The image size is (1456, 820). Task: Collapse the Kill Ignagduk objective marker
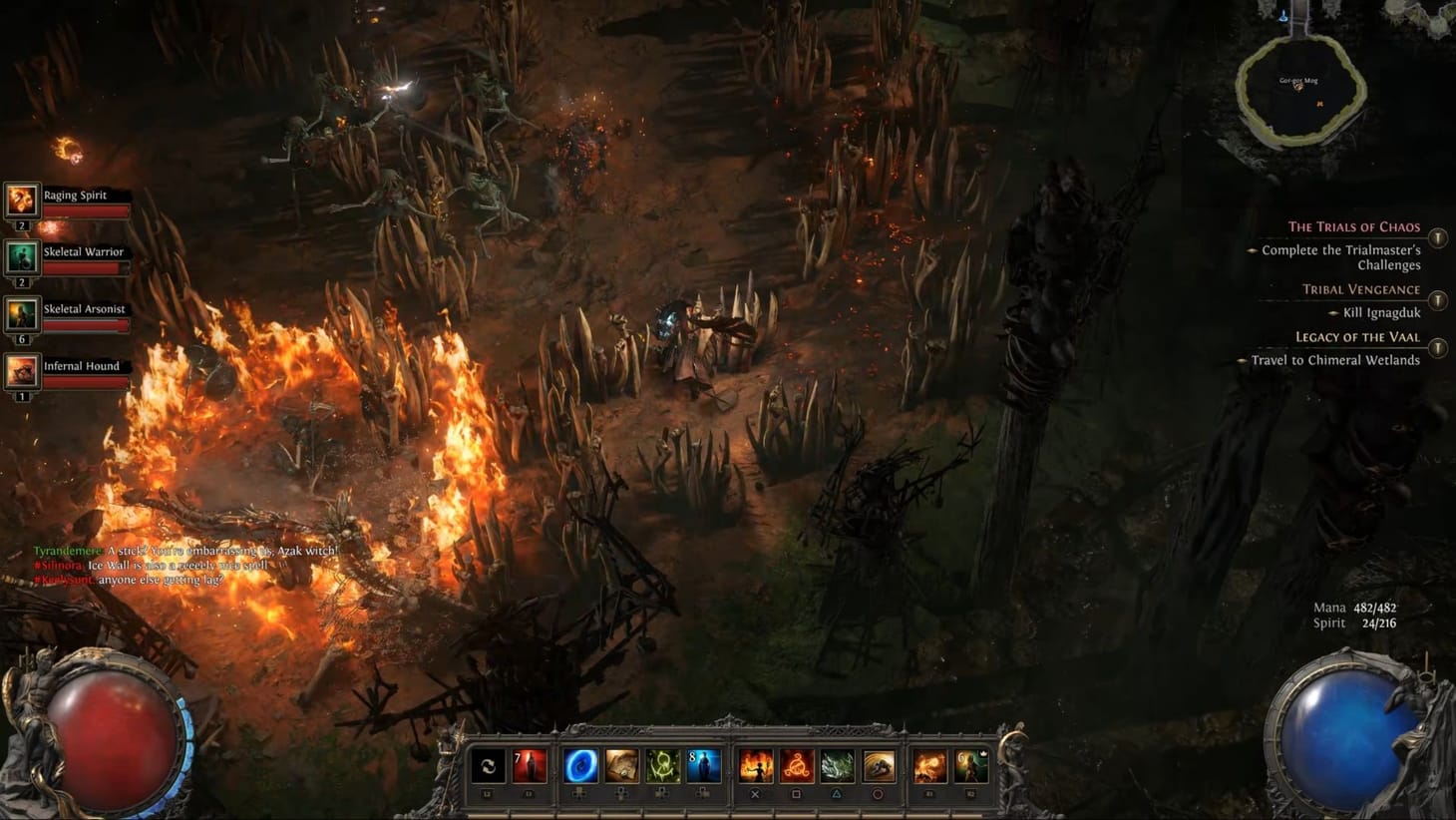pyautogui.click(x=1334, y=313)
